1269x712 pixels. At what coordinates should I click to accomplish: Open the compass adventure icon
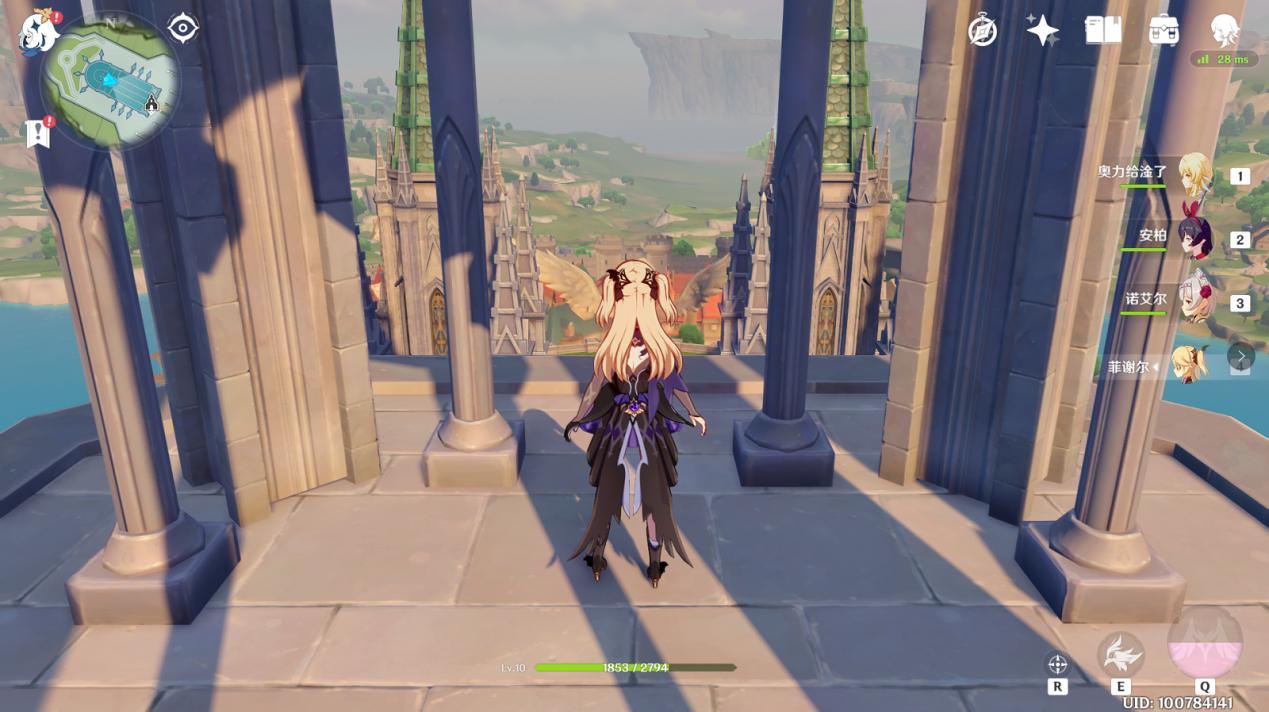tap(983, 31)
